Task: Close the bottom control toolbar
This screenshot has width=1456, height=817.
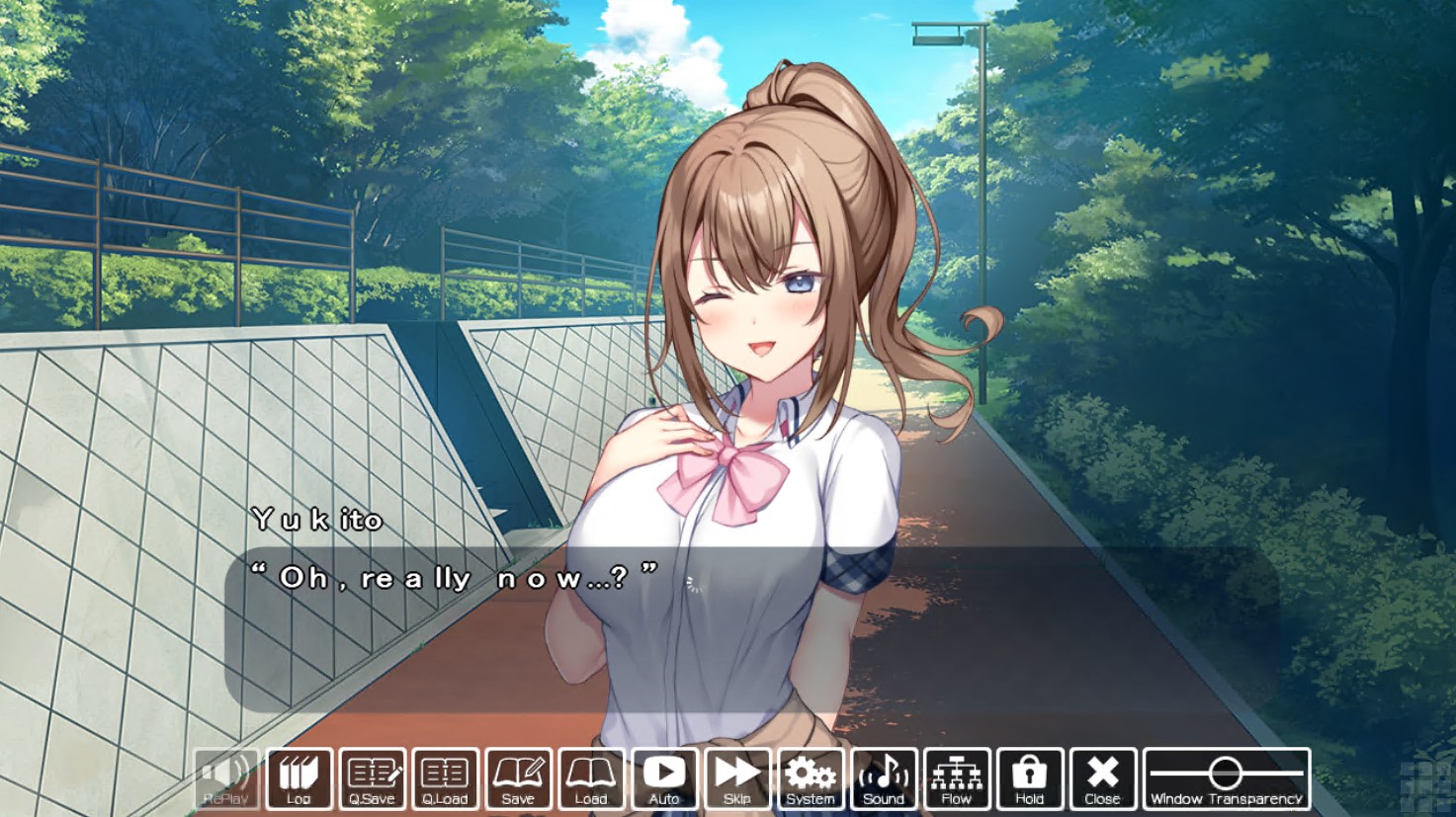Action: click(1102, 778)
